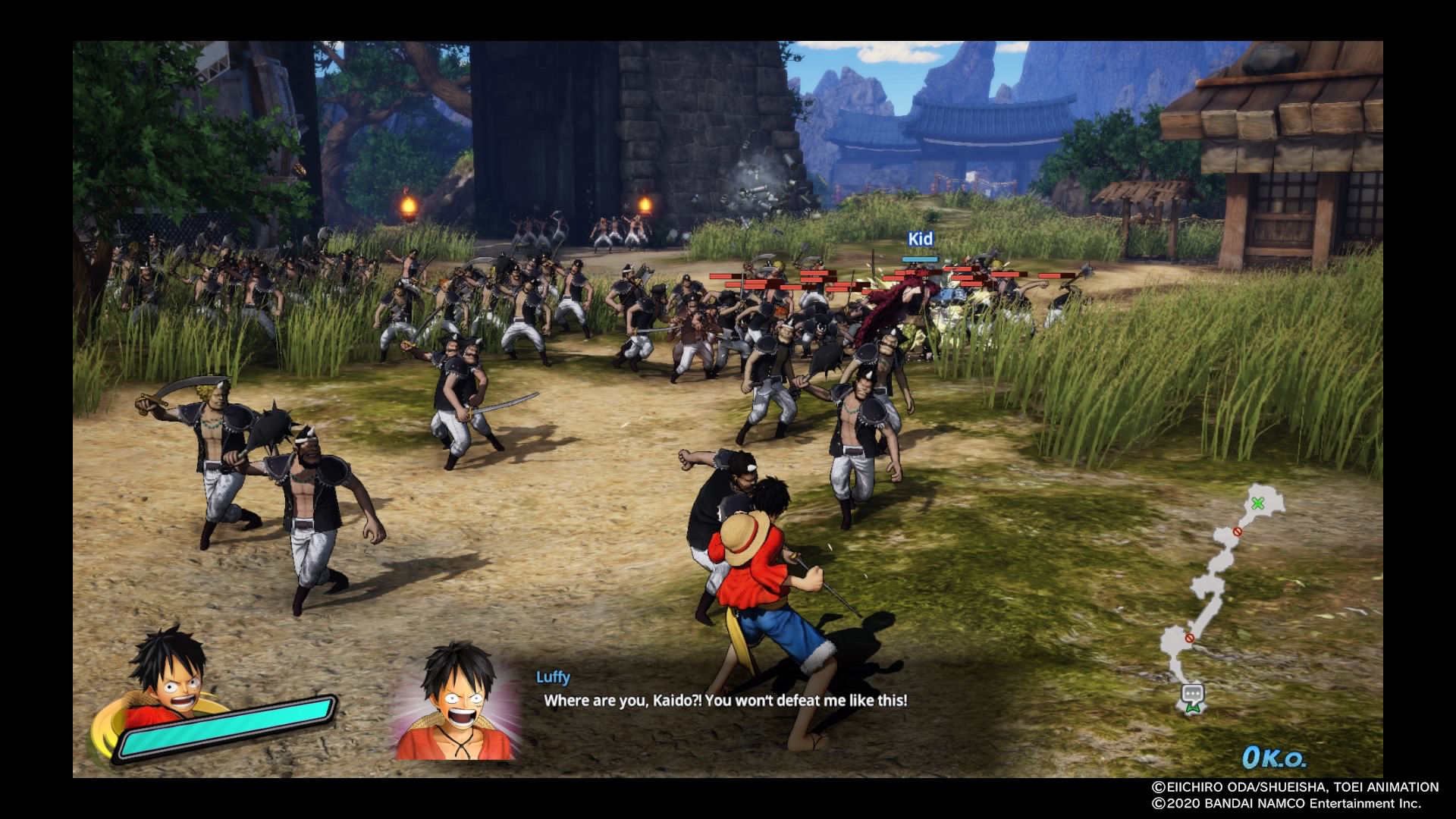
Task: Open the stage minimap
Action: 1219,599
